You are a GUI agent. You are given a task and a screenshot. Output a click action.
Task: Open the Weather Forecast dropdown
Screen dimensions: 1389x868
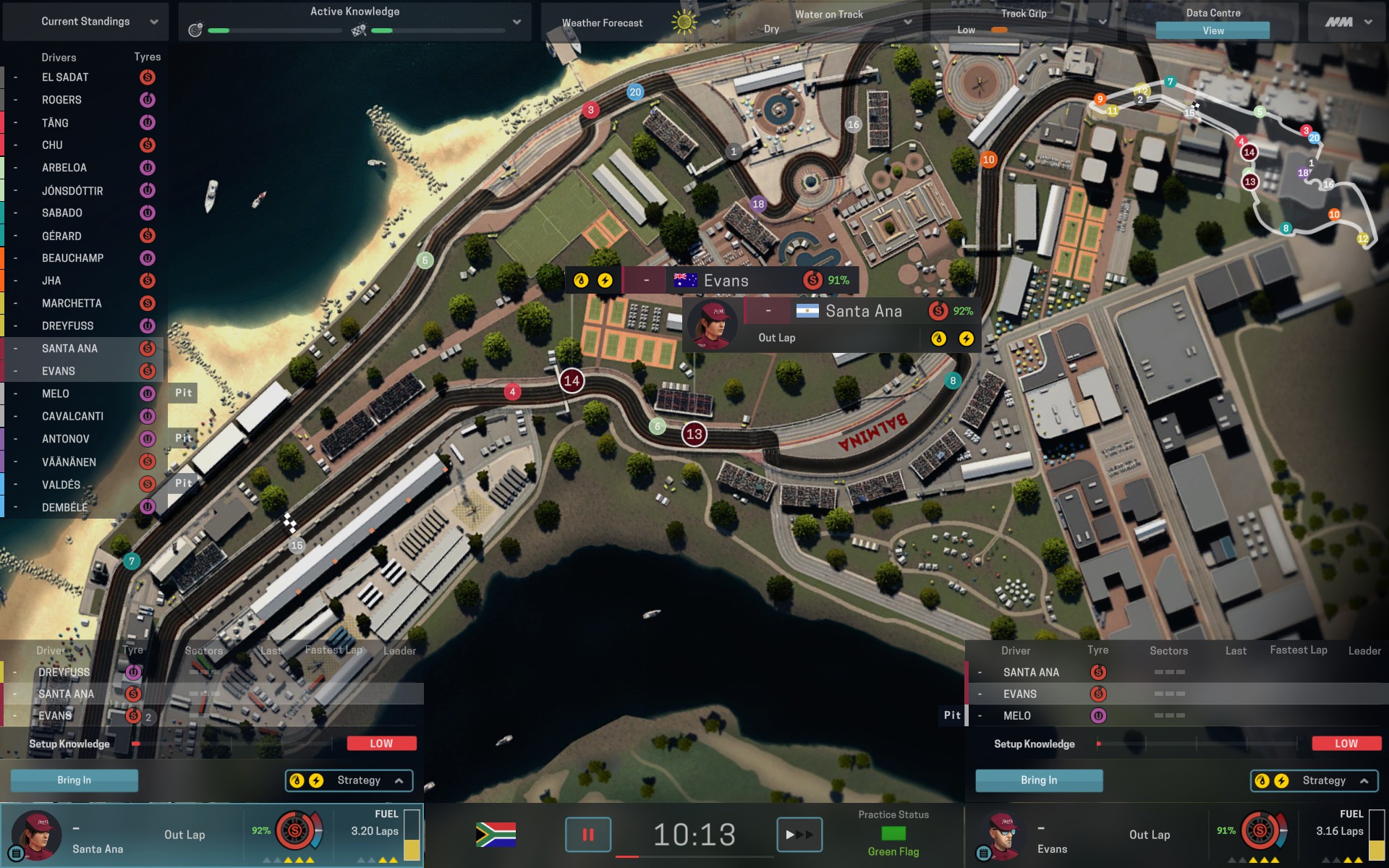coord(715,22)
